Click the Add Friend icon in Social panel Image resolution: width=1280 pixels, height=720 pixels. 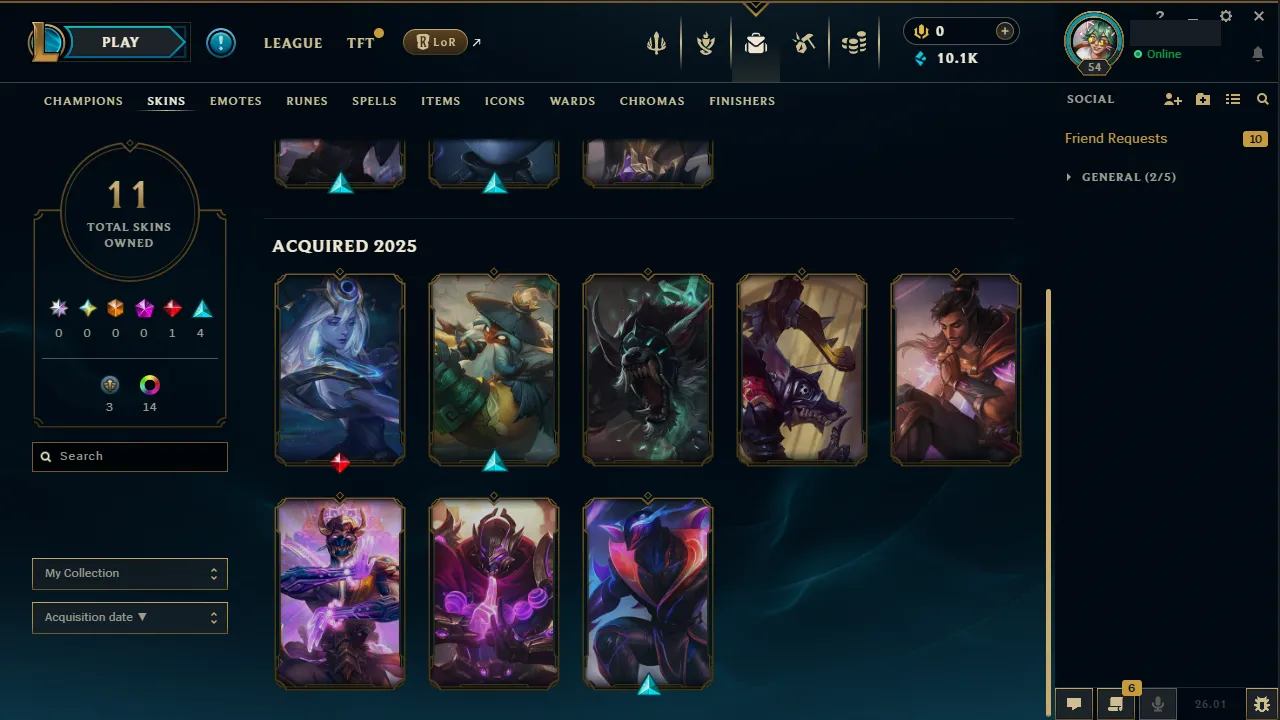(x=1172, y=99)
